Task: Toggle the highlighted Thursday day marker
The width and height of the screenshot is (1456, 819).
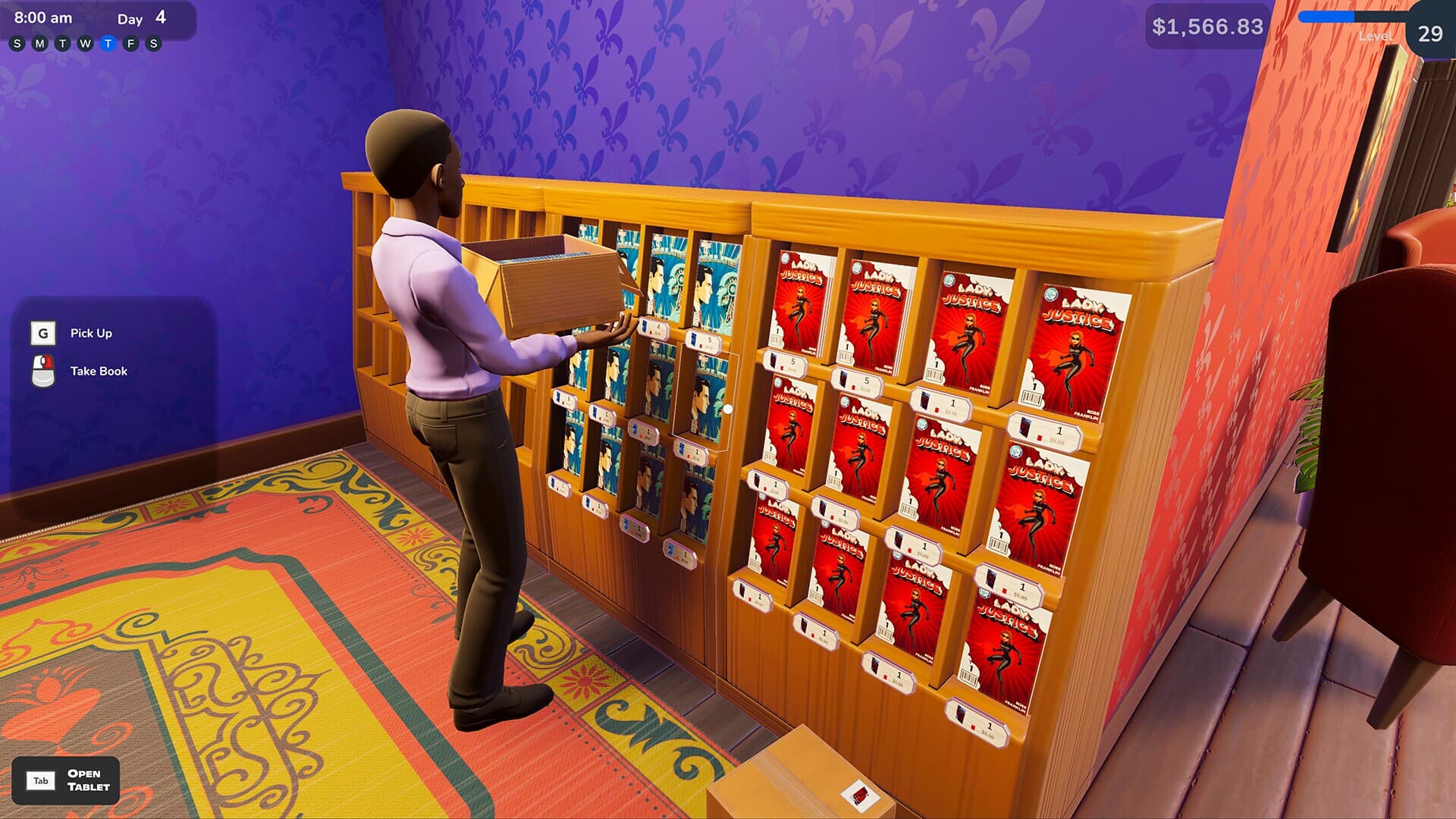Action: [108, 43]
